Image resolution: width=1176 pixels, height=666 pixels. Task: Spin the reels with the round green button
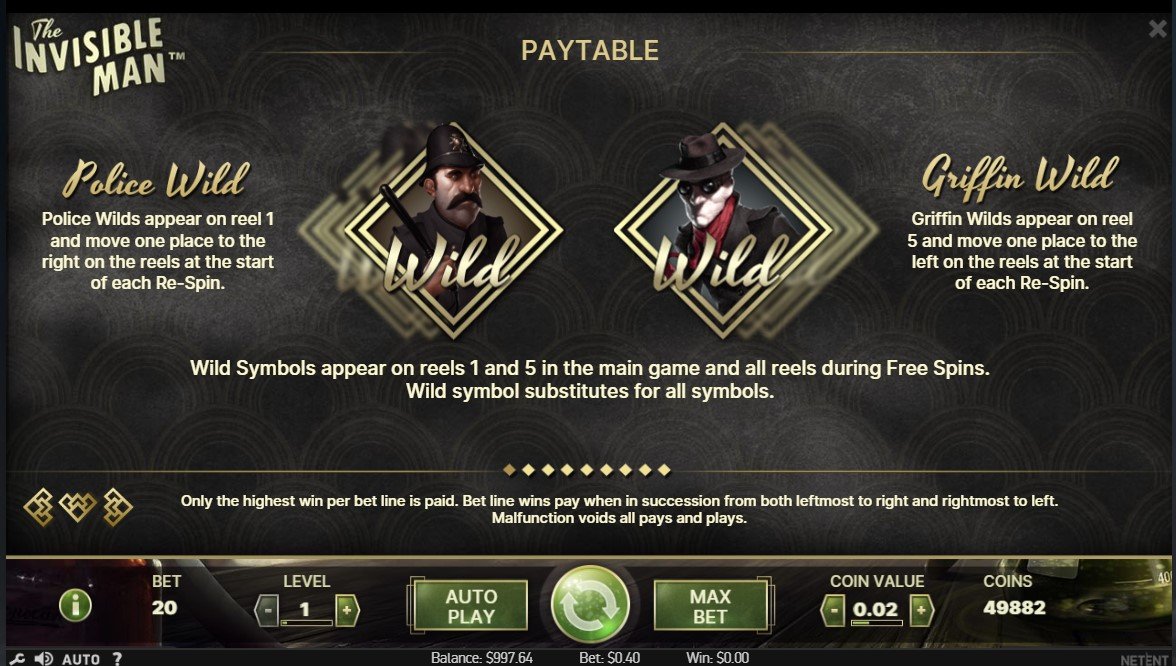[x=590, y=605]
